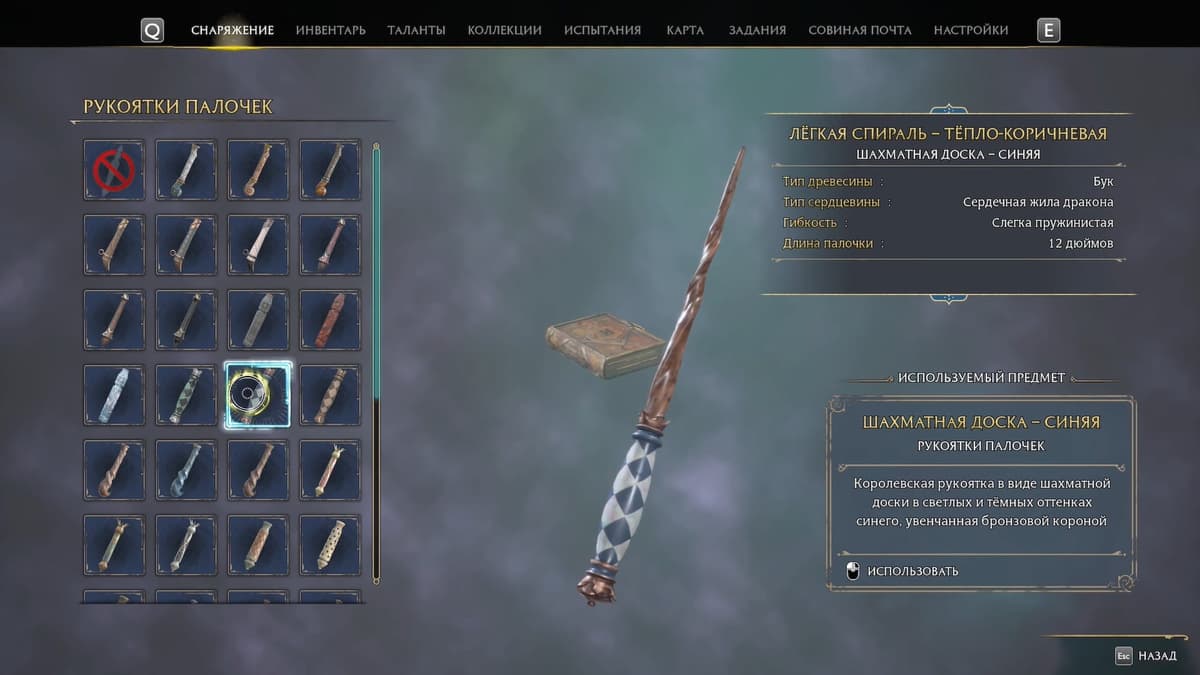1200x675 pixels.
Task: Click the Использовать button
Action: click(911, 571)
